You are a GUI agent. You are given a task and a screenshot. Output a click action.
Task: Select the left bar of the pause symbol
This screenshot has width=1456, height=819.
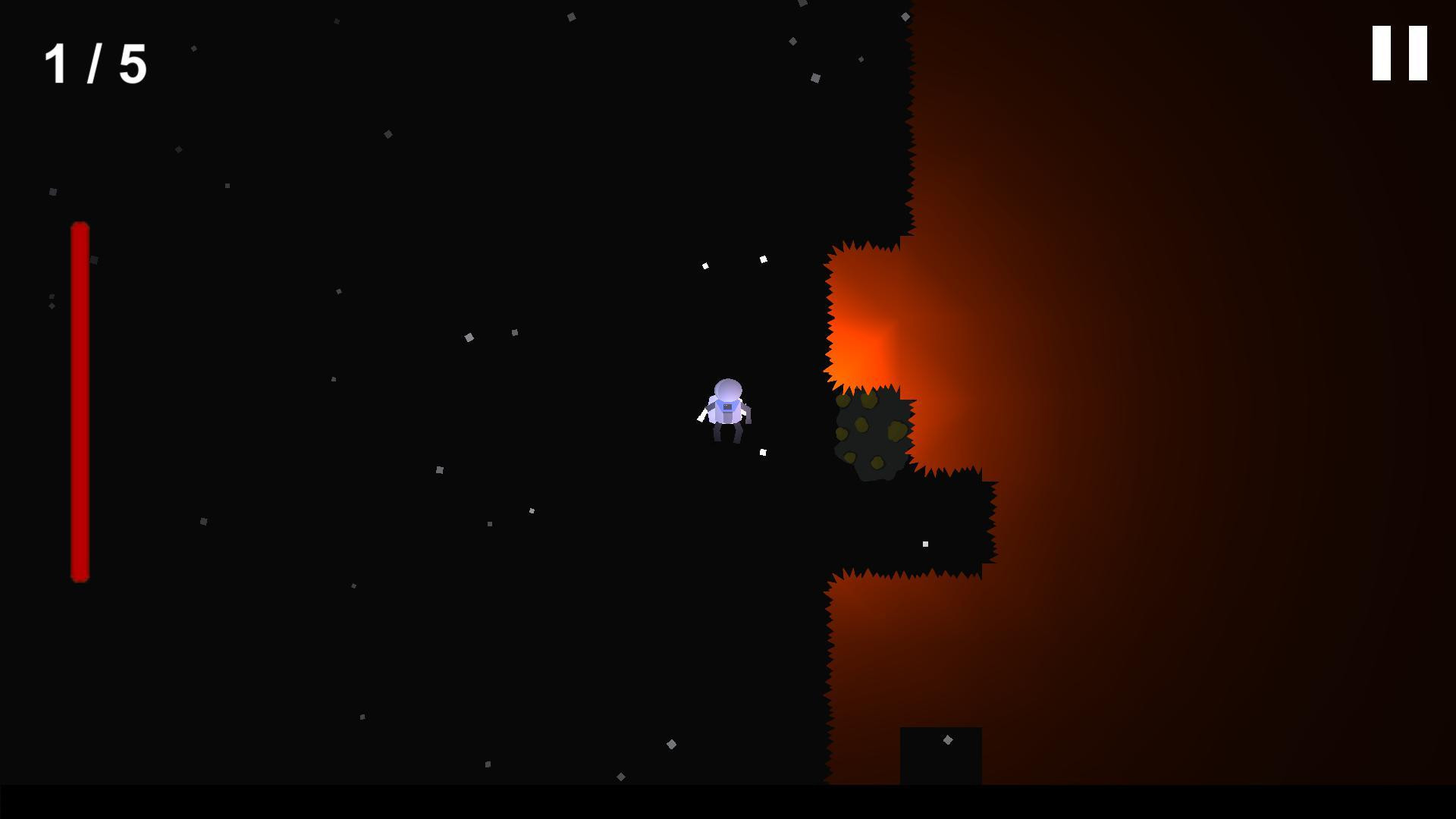click(1382, 55)
